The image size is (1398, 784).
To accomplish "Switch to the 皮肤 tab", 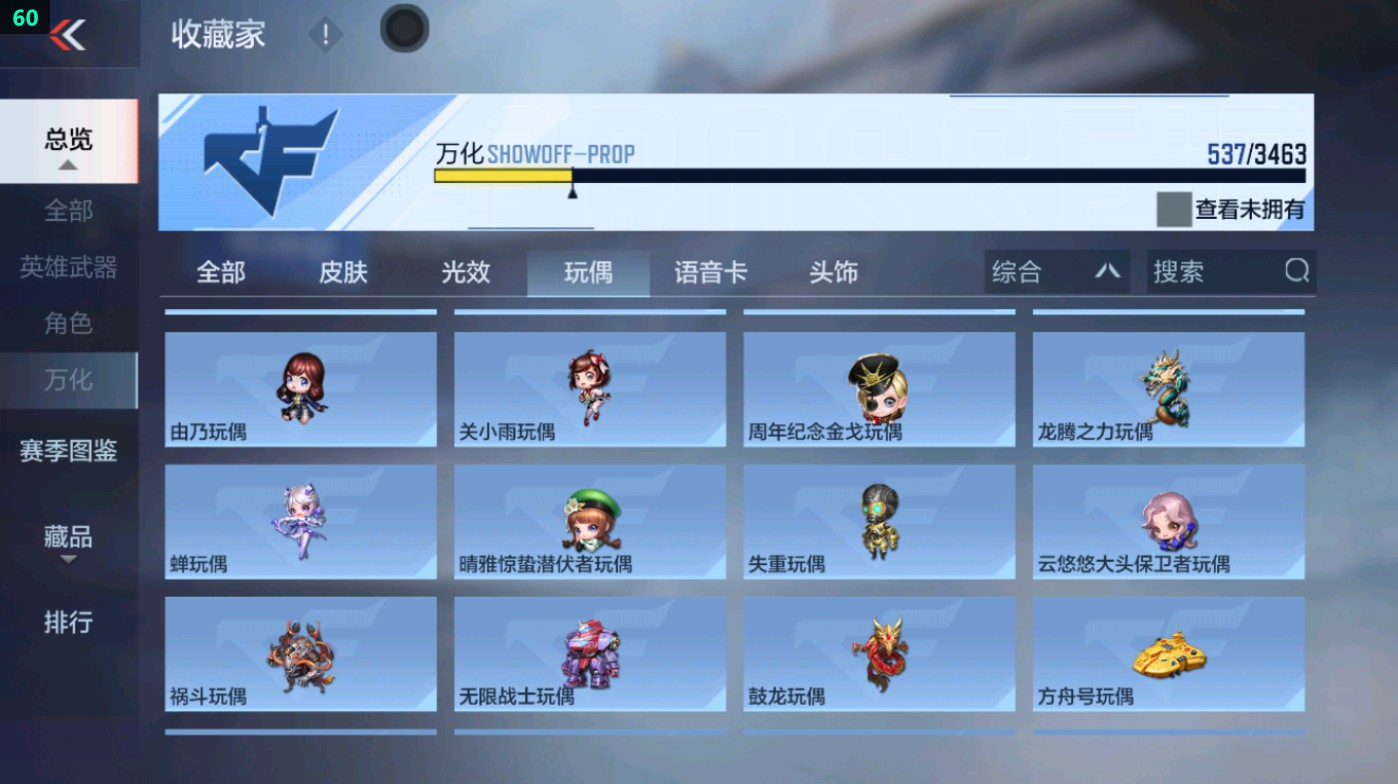I will tap(341, 270).
